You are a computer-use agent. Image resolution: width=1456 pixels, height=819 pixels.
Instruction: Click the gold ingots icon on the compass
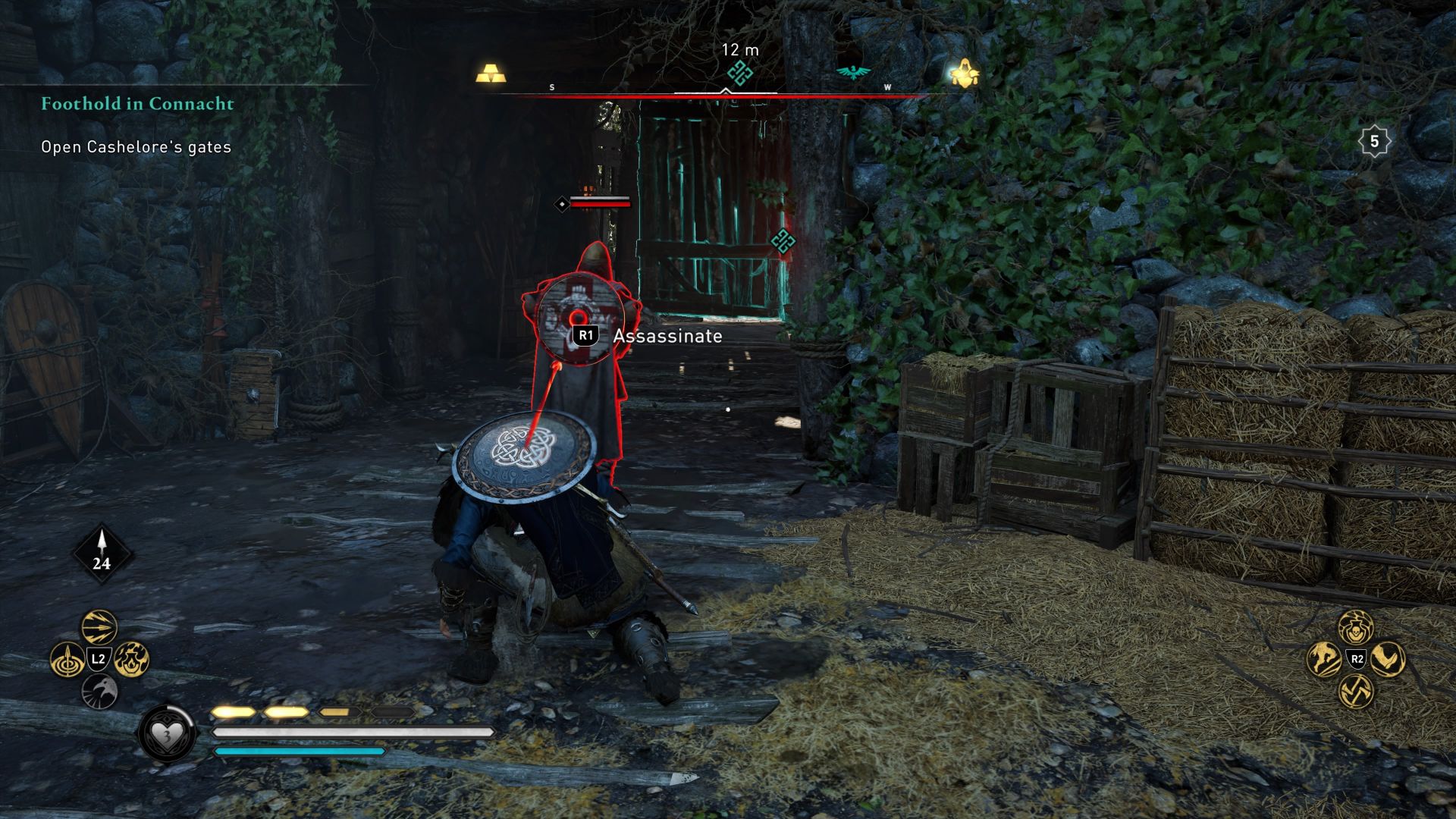490,73
